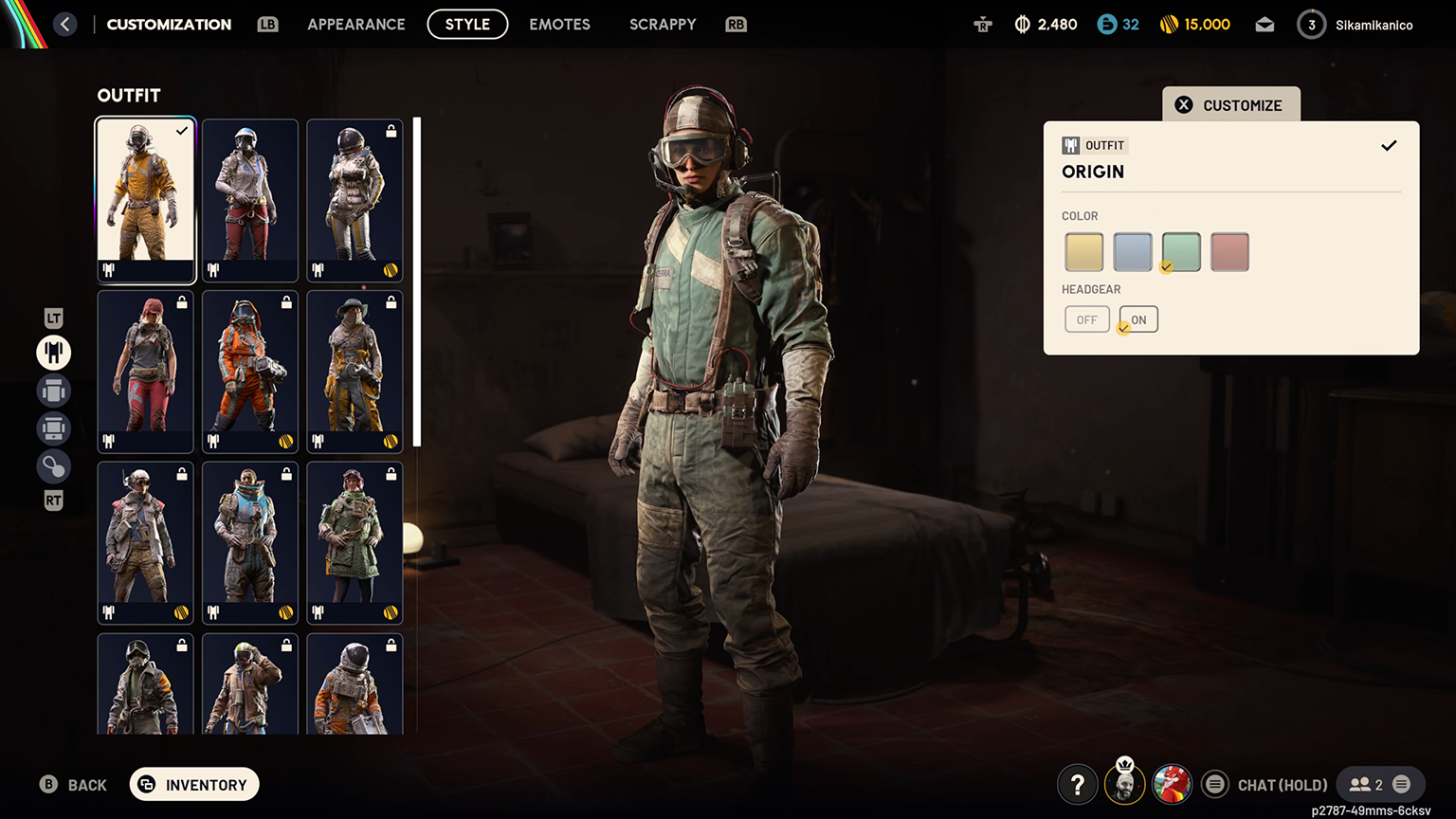Viewport: 1456px width, 819px height.
Task: Open the mail envelope icon
Action: (1265, 25)
